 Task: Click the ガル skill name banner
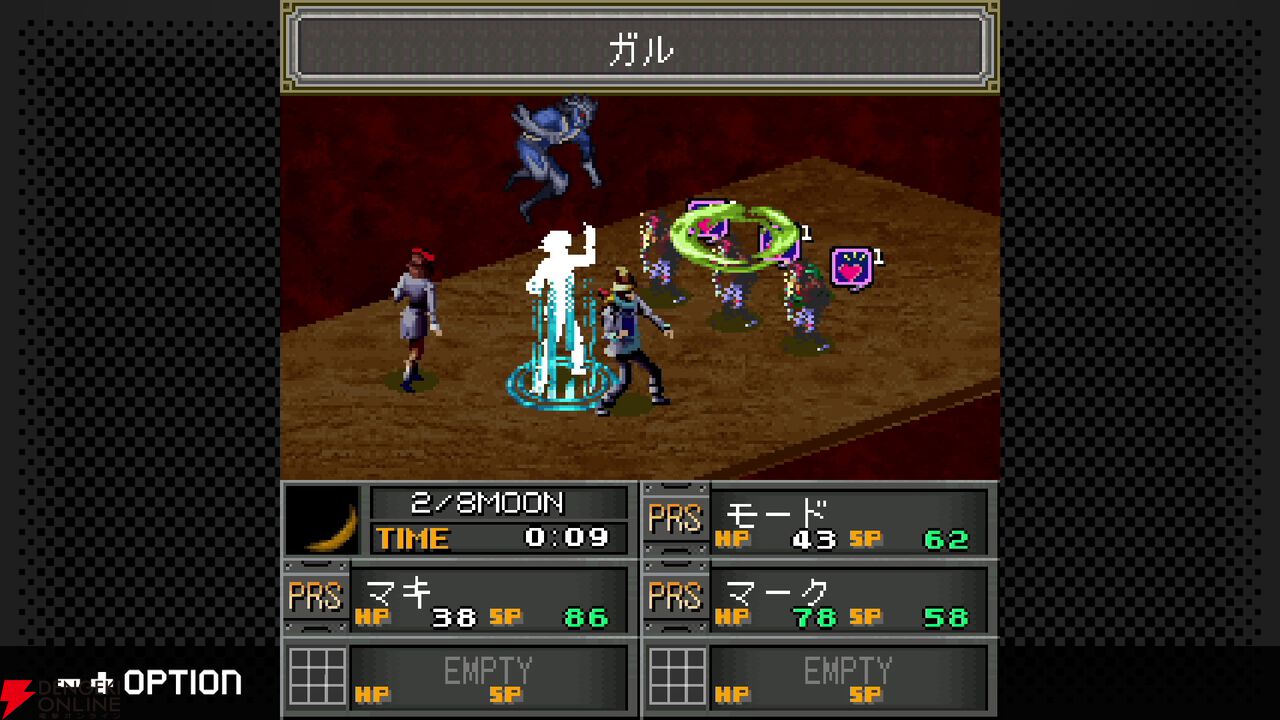pyautogui.click(x=640, y=48)
